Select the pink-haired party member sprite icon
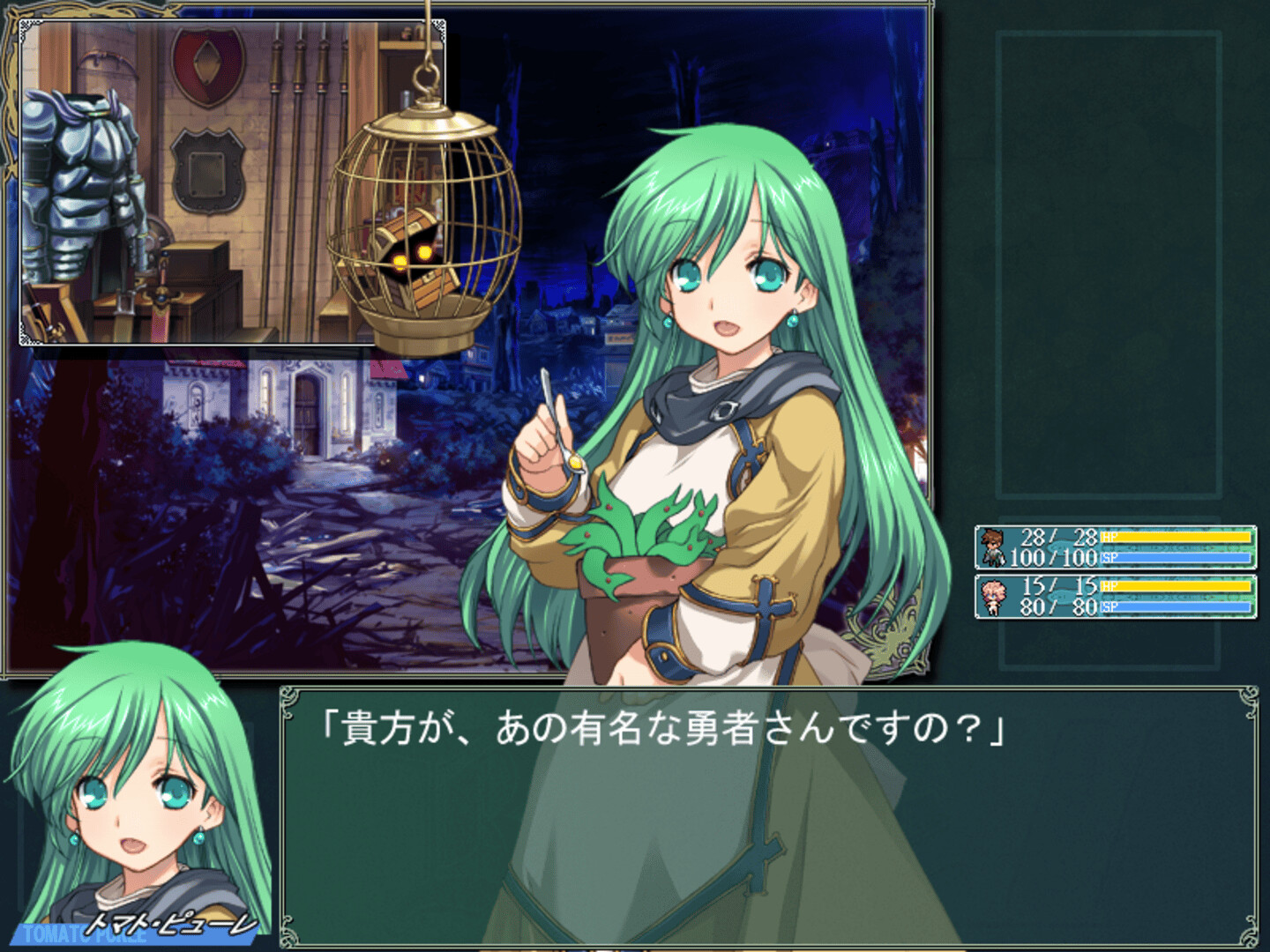Image resolution: width=1270 pixels, height=952 pixels. point(994,596)
